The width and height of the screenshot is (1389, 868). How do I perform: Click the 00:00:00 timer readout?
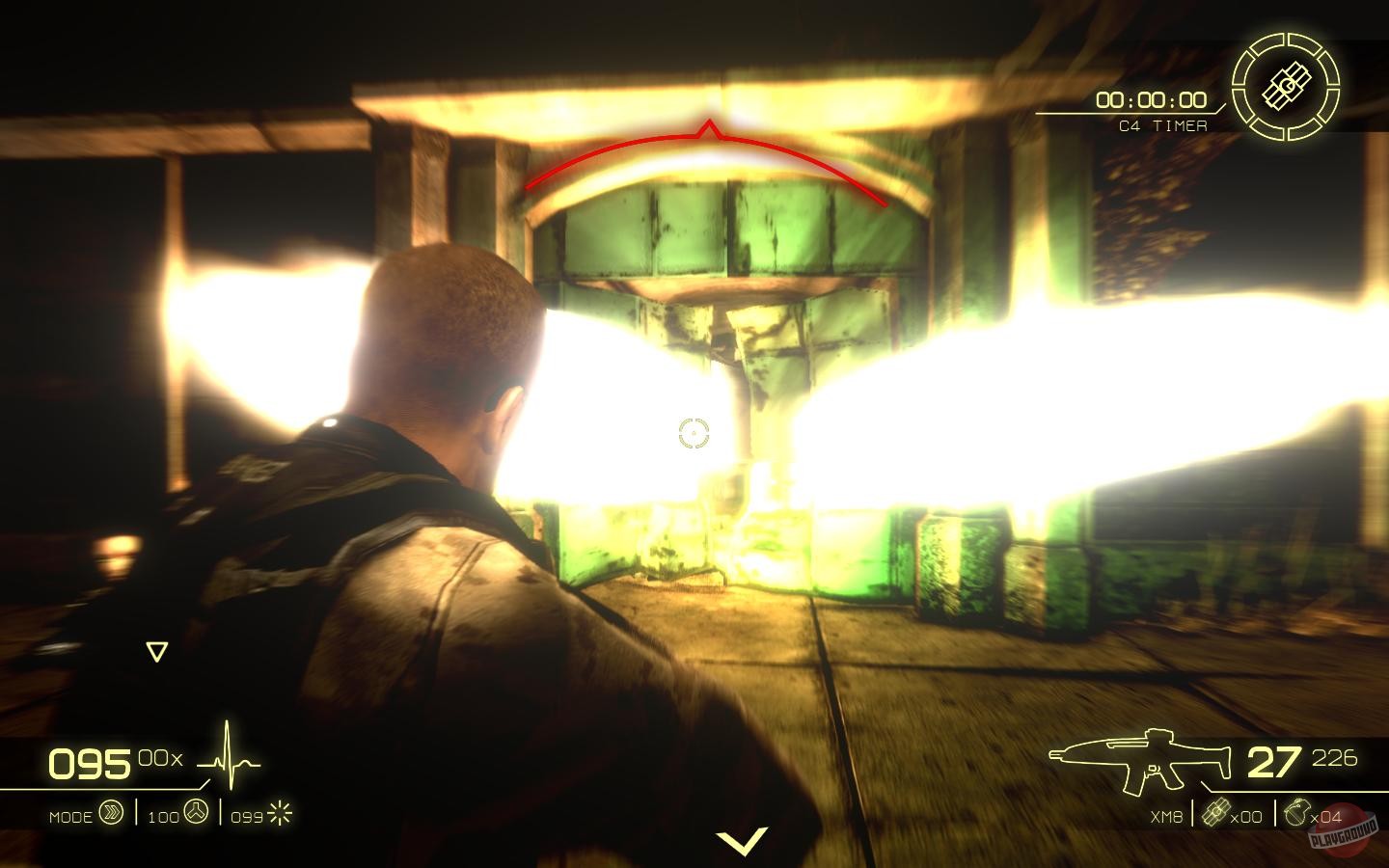click(x=1150, y=99)
